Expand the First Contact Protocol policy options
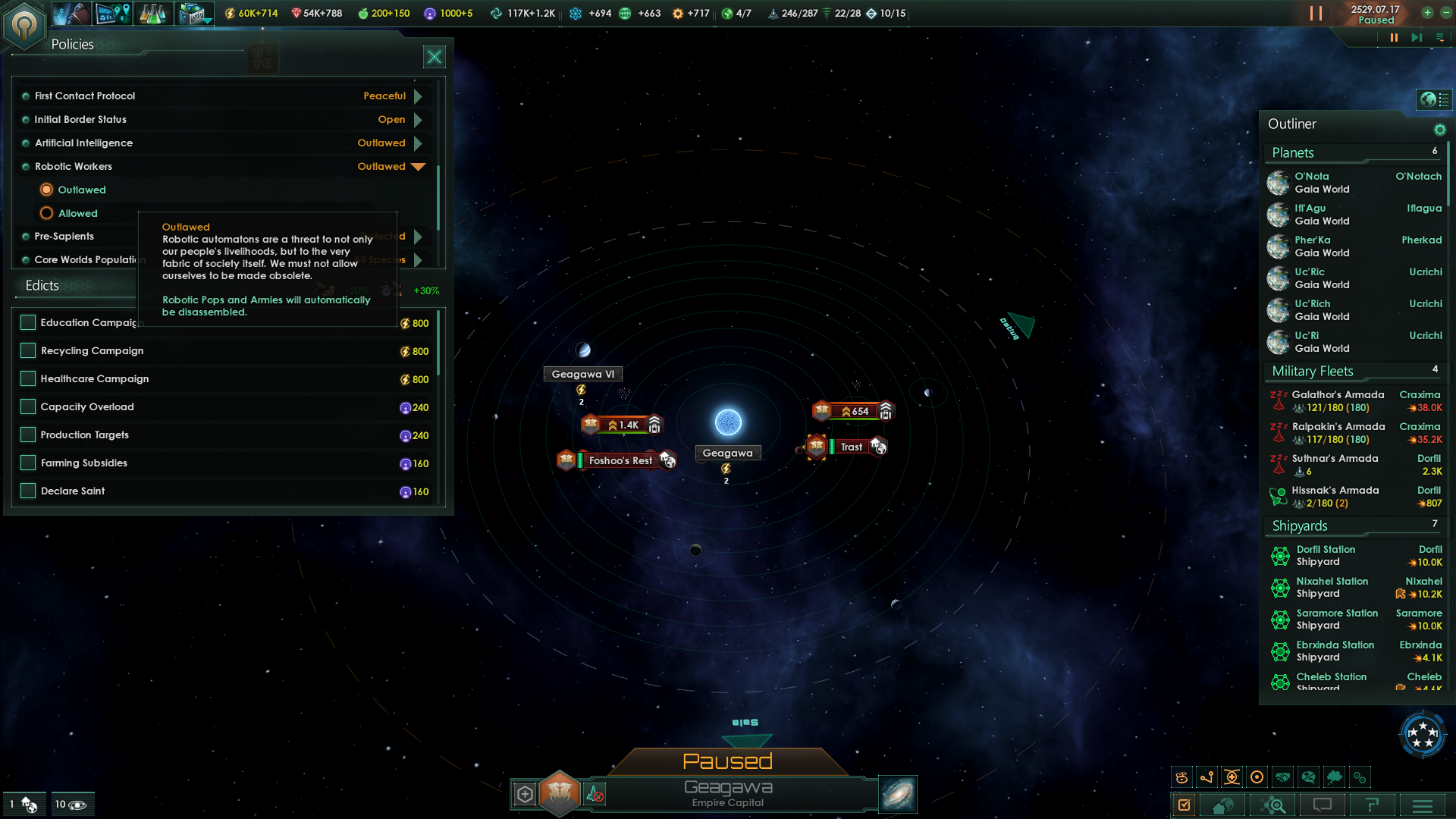The image size is (1456, 819). (x=418, y=96)
